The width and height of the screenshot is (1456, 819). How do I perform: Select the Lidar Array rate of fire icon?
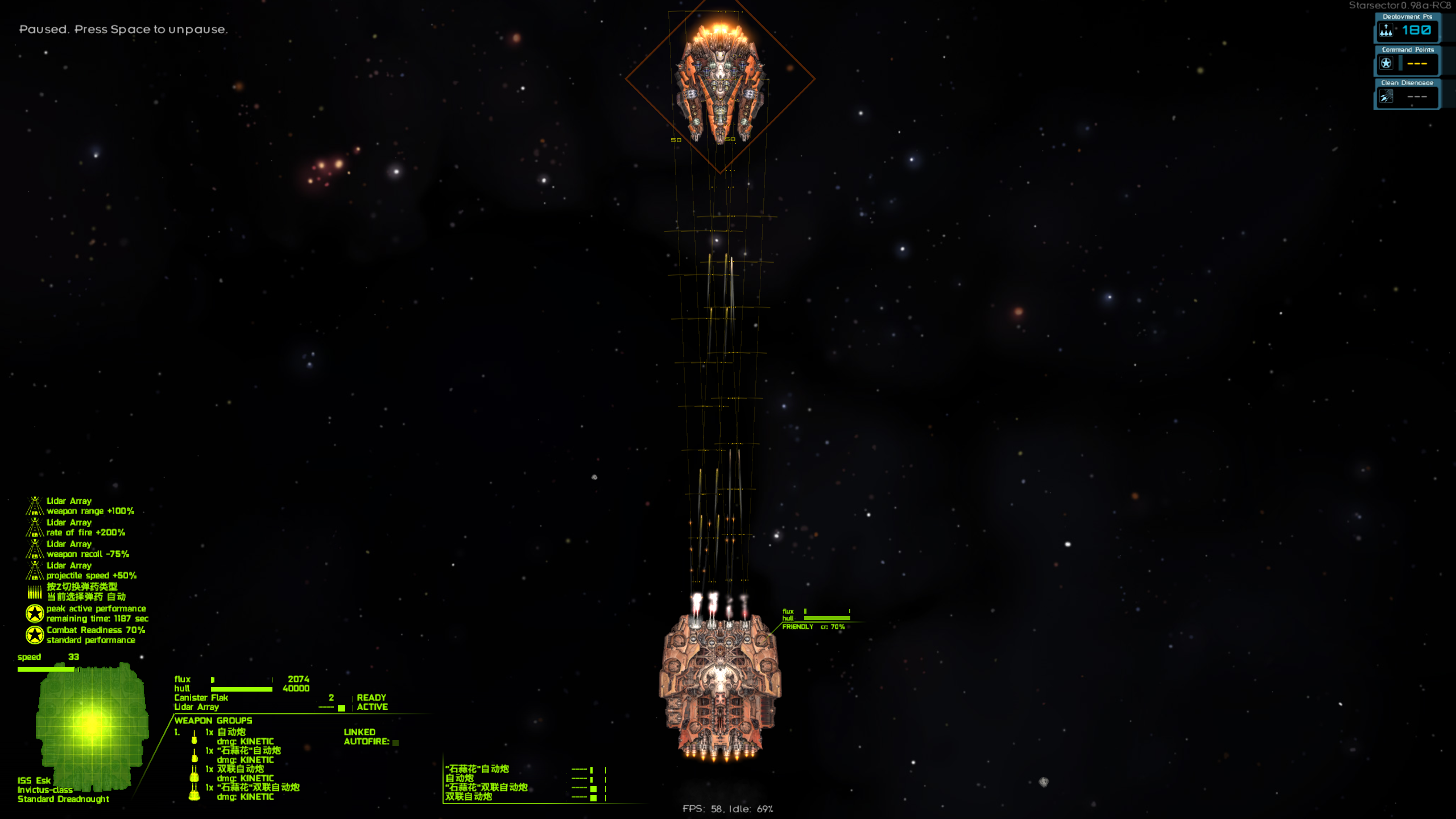[35, 527]
